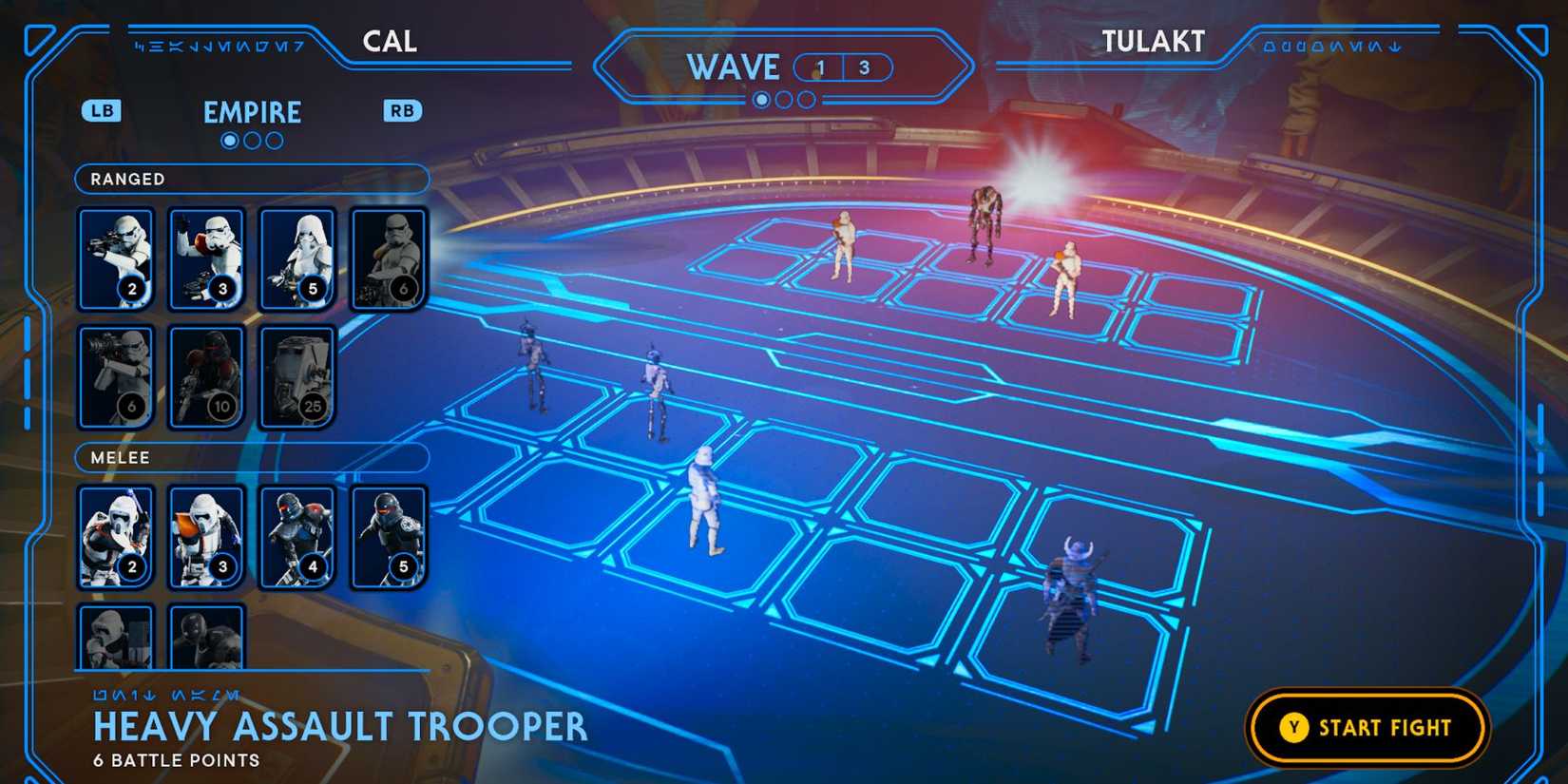Pick the baton Purge Trooper costing 5 points

[x=389, y=535]
